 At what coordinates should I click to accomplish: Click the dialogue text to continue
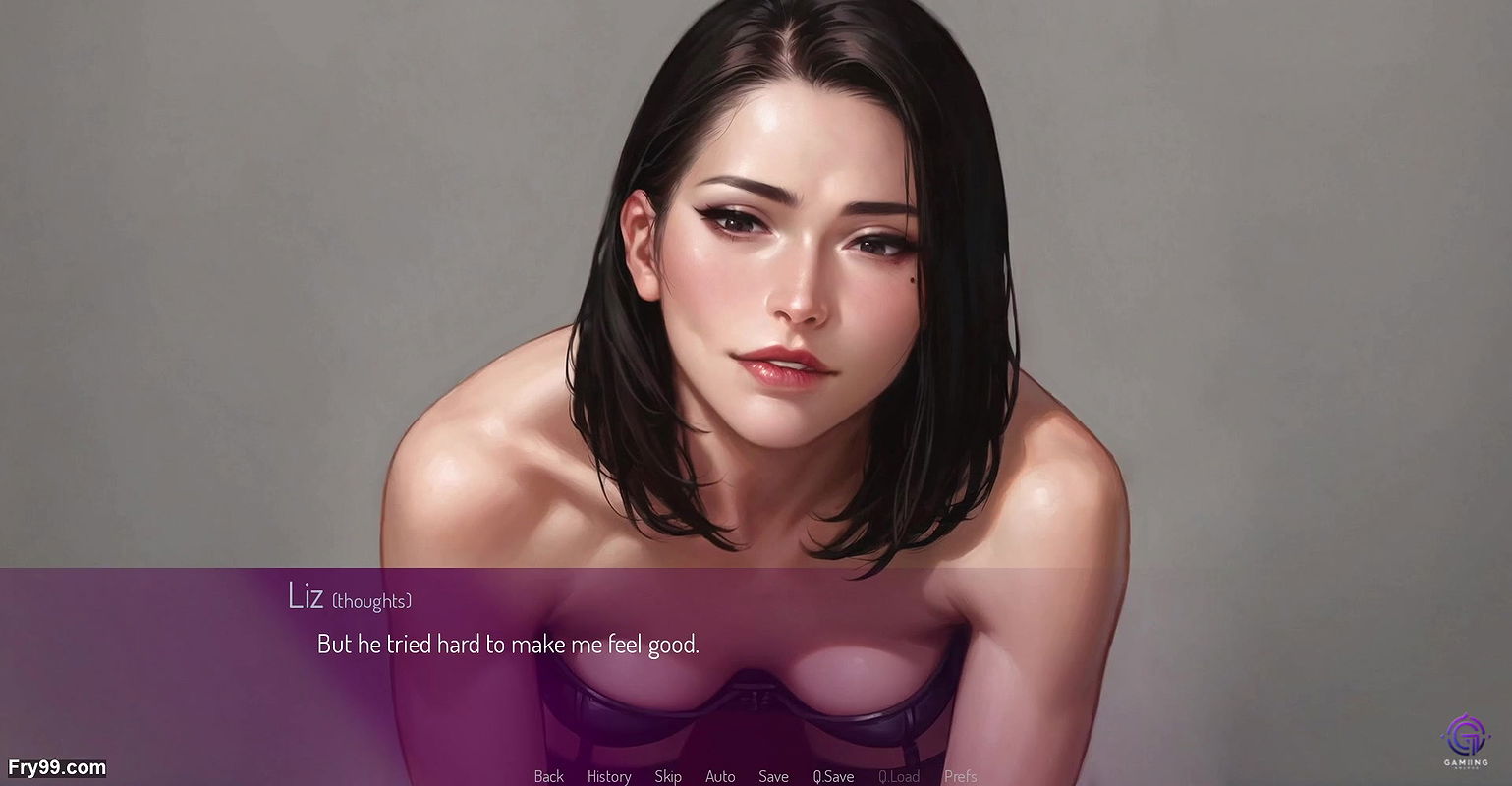[508, 645]
